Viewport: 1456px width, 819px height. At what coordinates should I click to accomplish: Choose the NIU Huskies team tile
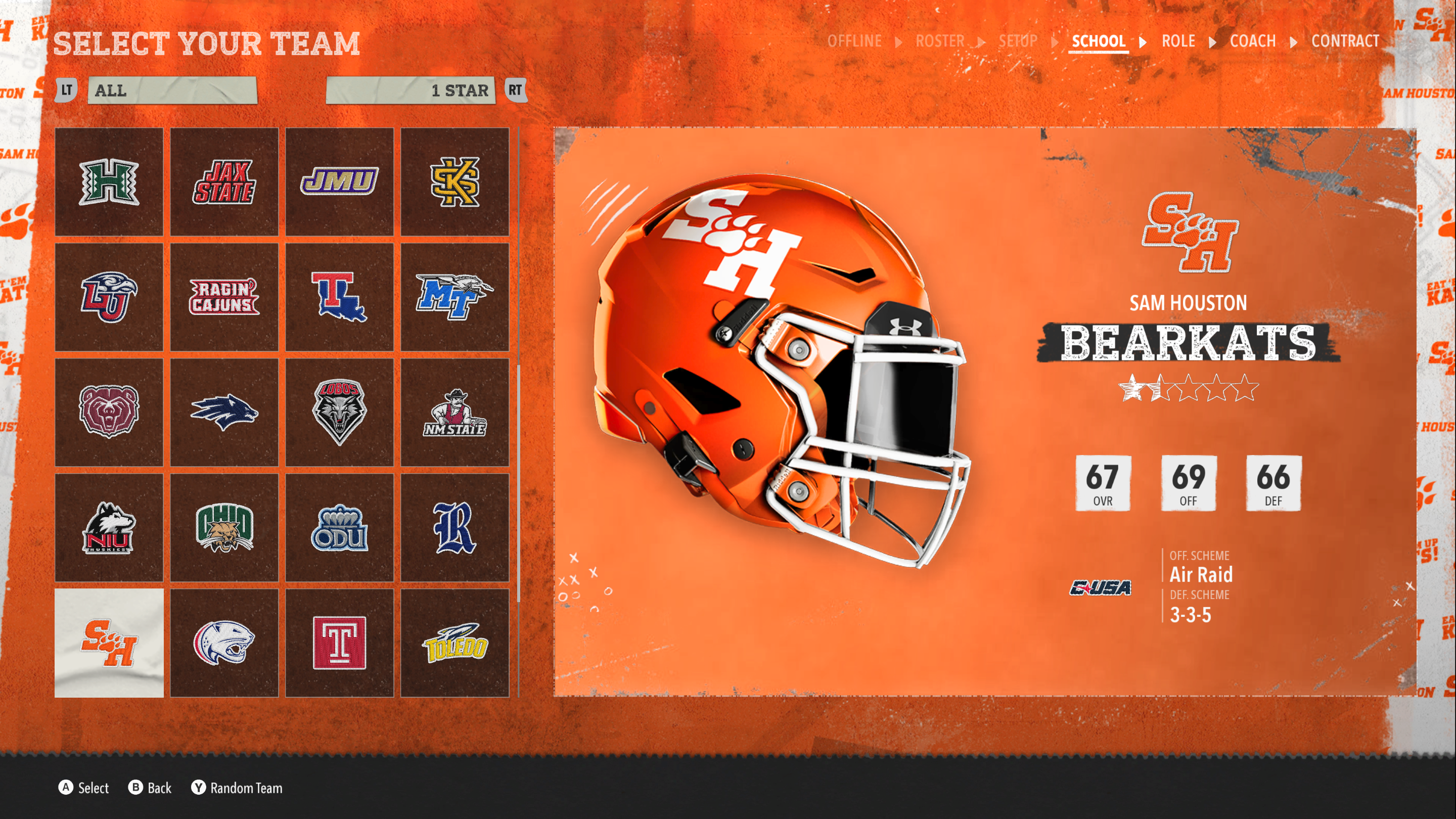click(x=109, y=528)
